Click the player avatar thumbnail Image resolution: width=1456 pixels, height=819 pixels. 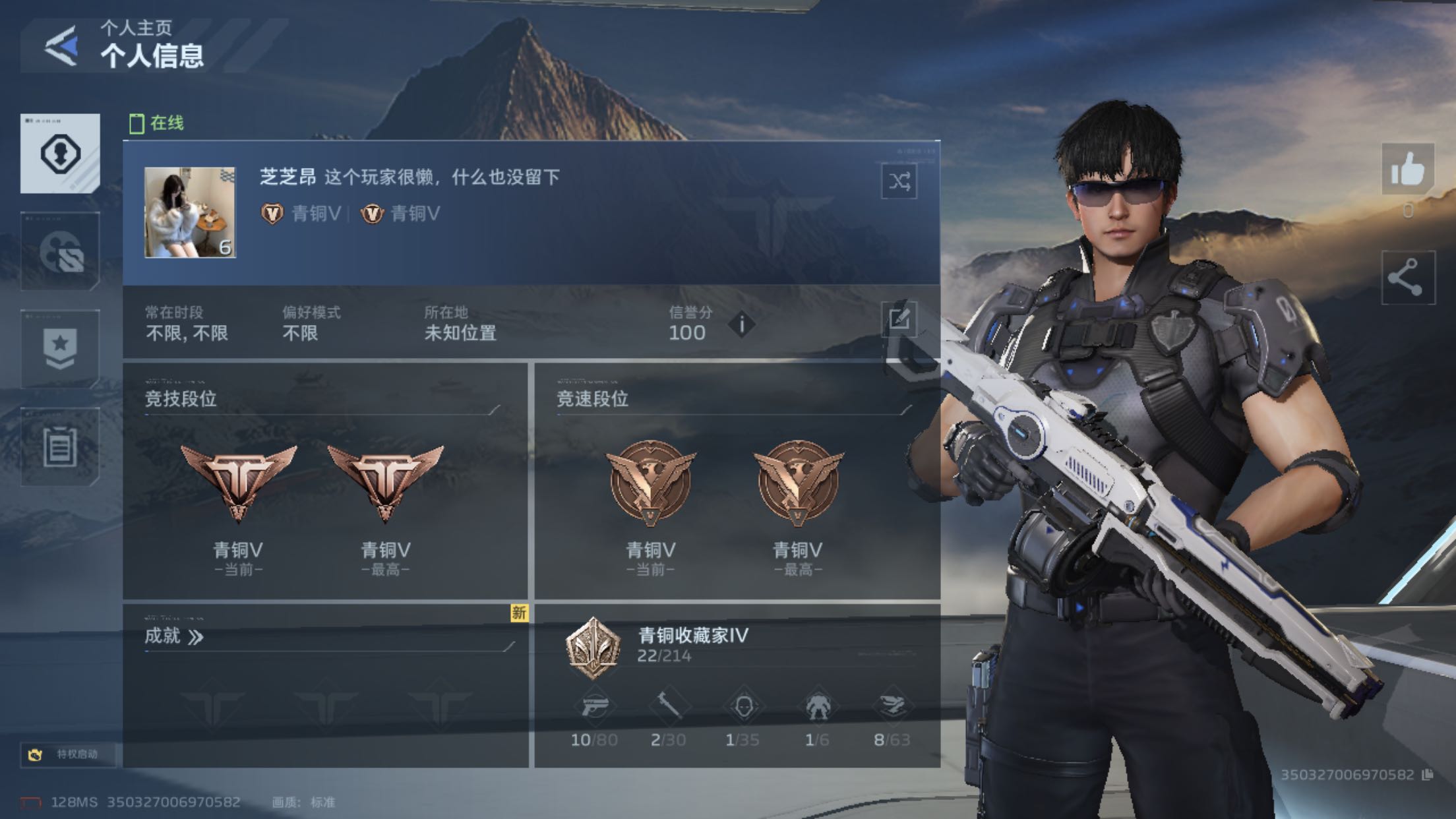coord(190,212)
